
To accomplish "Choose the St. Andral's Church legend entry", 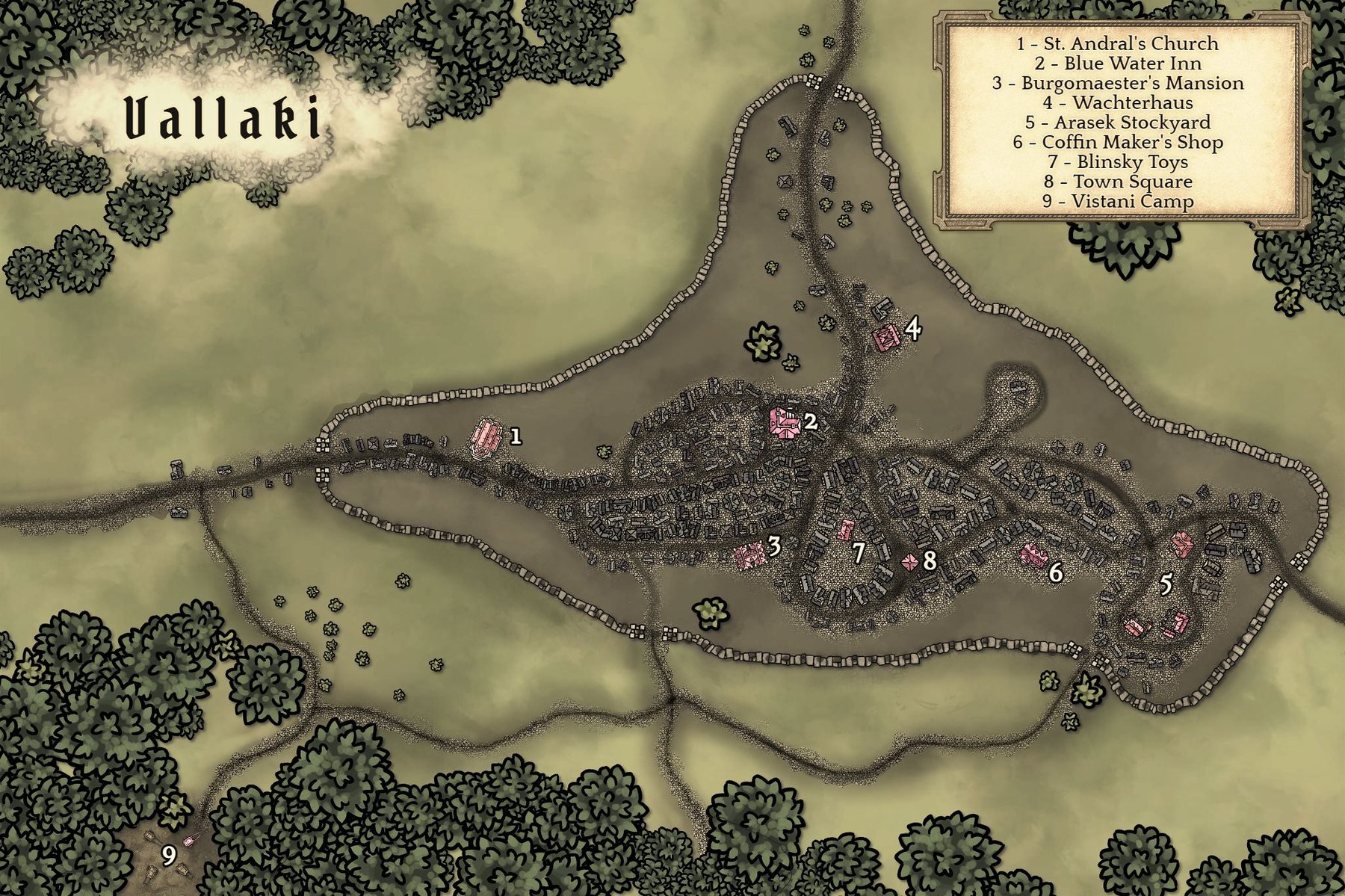I will click(1117, 44).
